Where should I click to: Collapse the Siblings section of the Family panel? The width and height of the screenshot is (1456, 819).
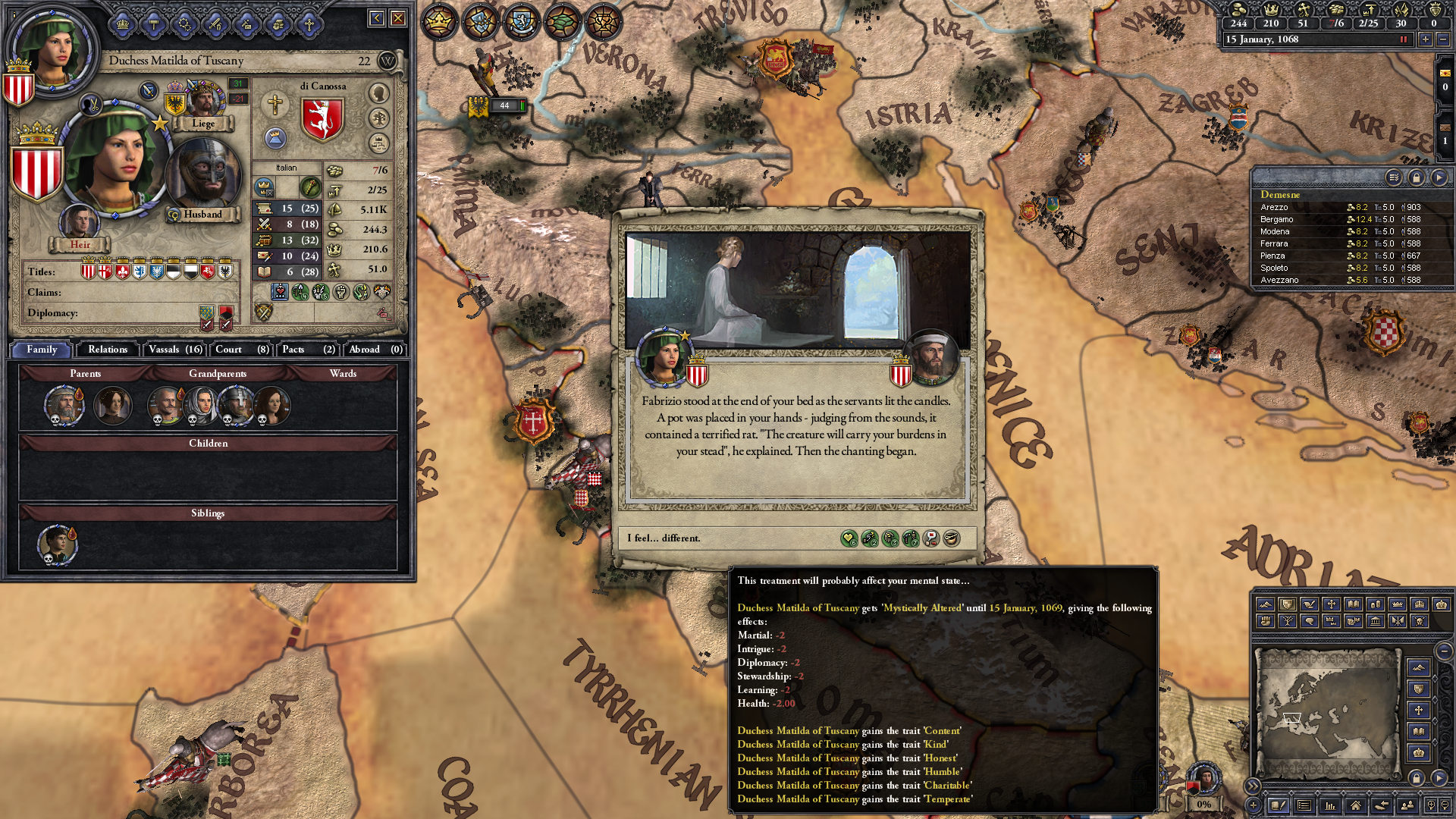pyautogui.click(x=209, y=513)
